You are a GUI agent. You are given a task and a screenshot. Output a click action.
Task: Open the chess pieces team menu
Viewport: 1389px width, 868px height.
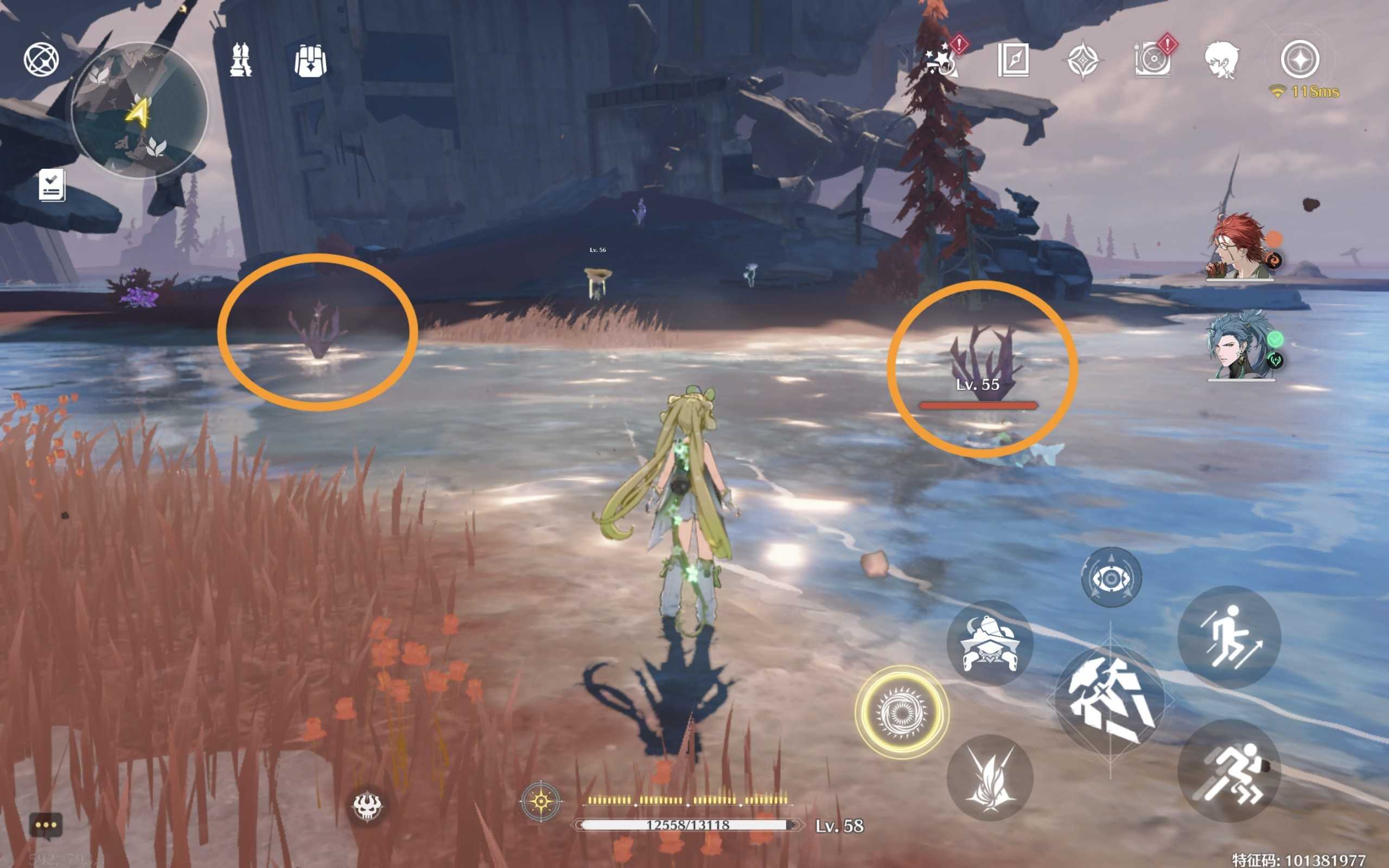pyautogui.click(x=241, y=60)
